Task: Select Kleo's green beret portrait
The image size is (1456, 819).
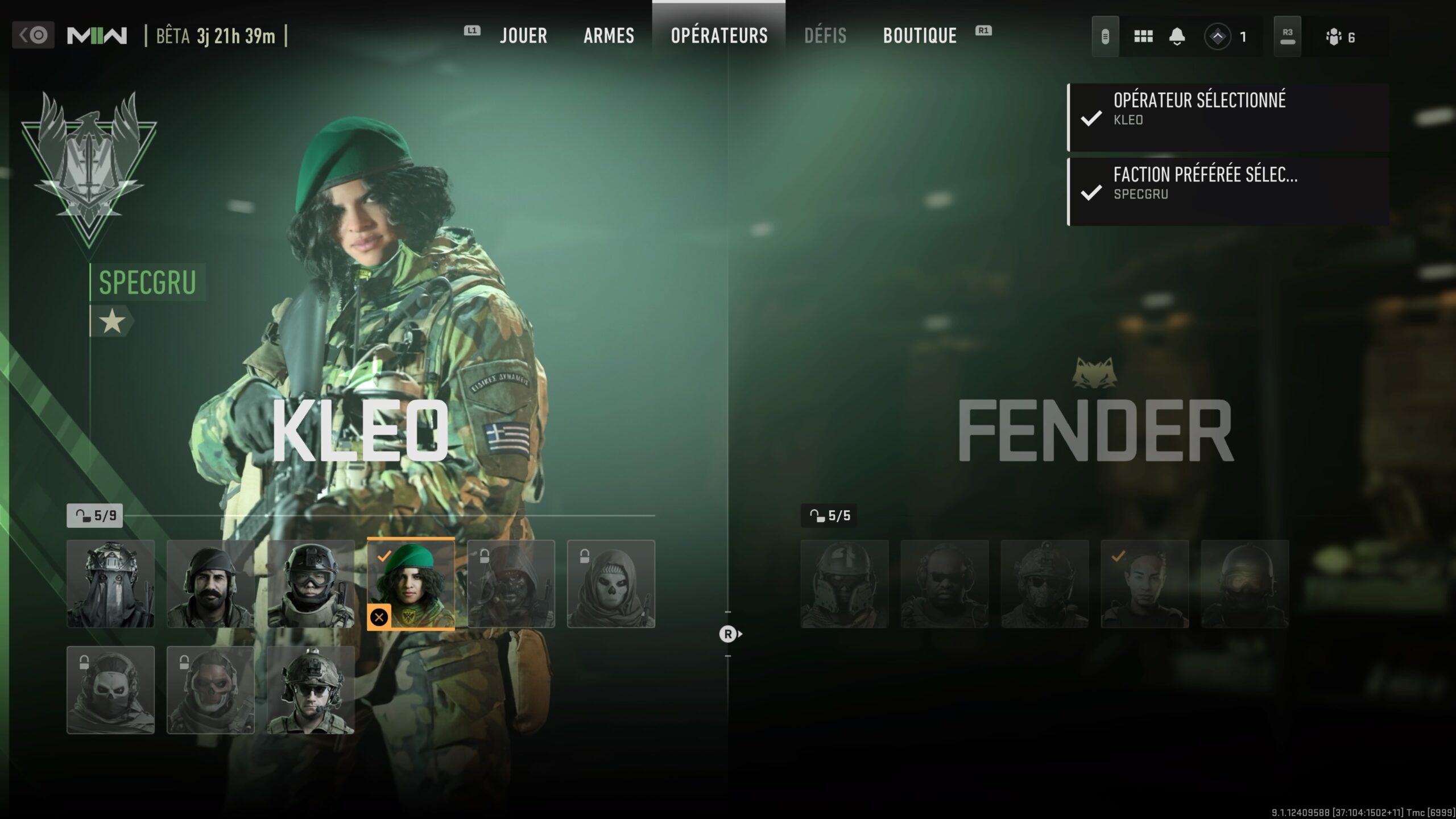Action: (411, 584)
